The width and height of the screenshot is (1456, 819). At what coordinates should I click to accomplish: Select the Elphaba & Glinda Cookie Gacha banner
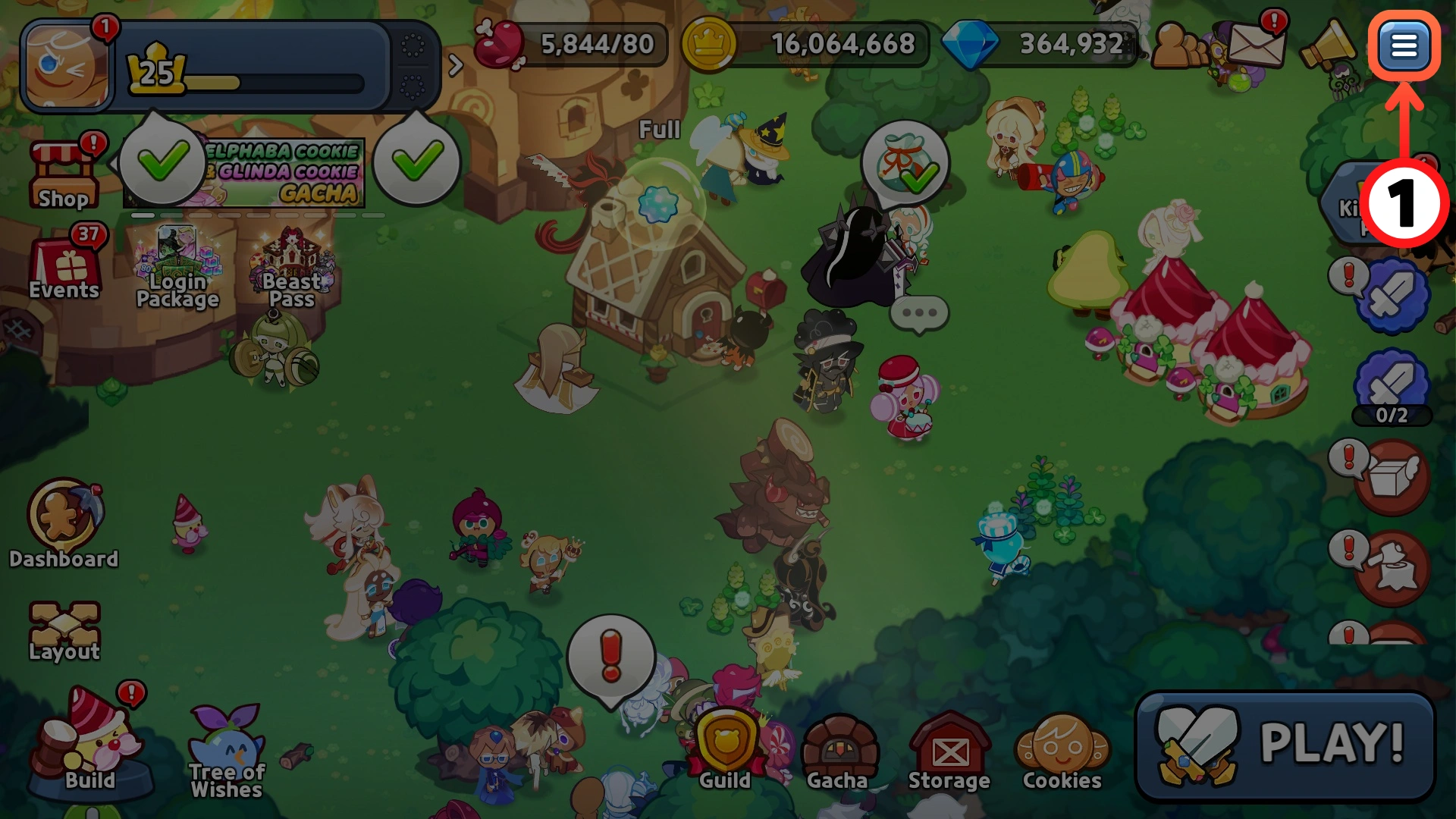click(x=281, y=173)
